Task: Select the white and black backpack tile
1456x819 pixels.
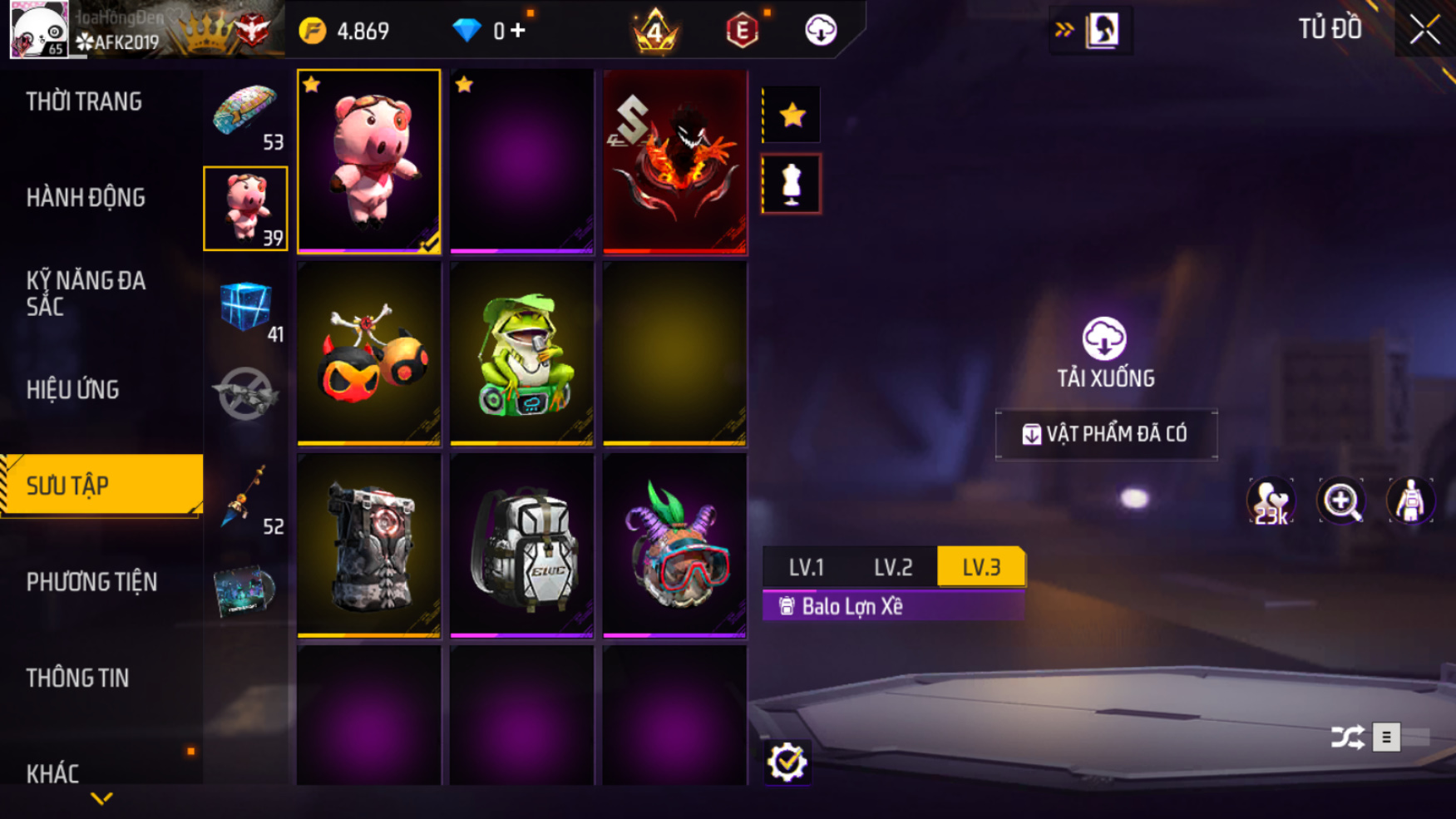Action: tap(521, 545)
